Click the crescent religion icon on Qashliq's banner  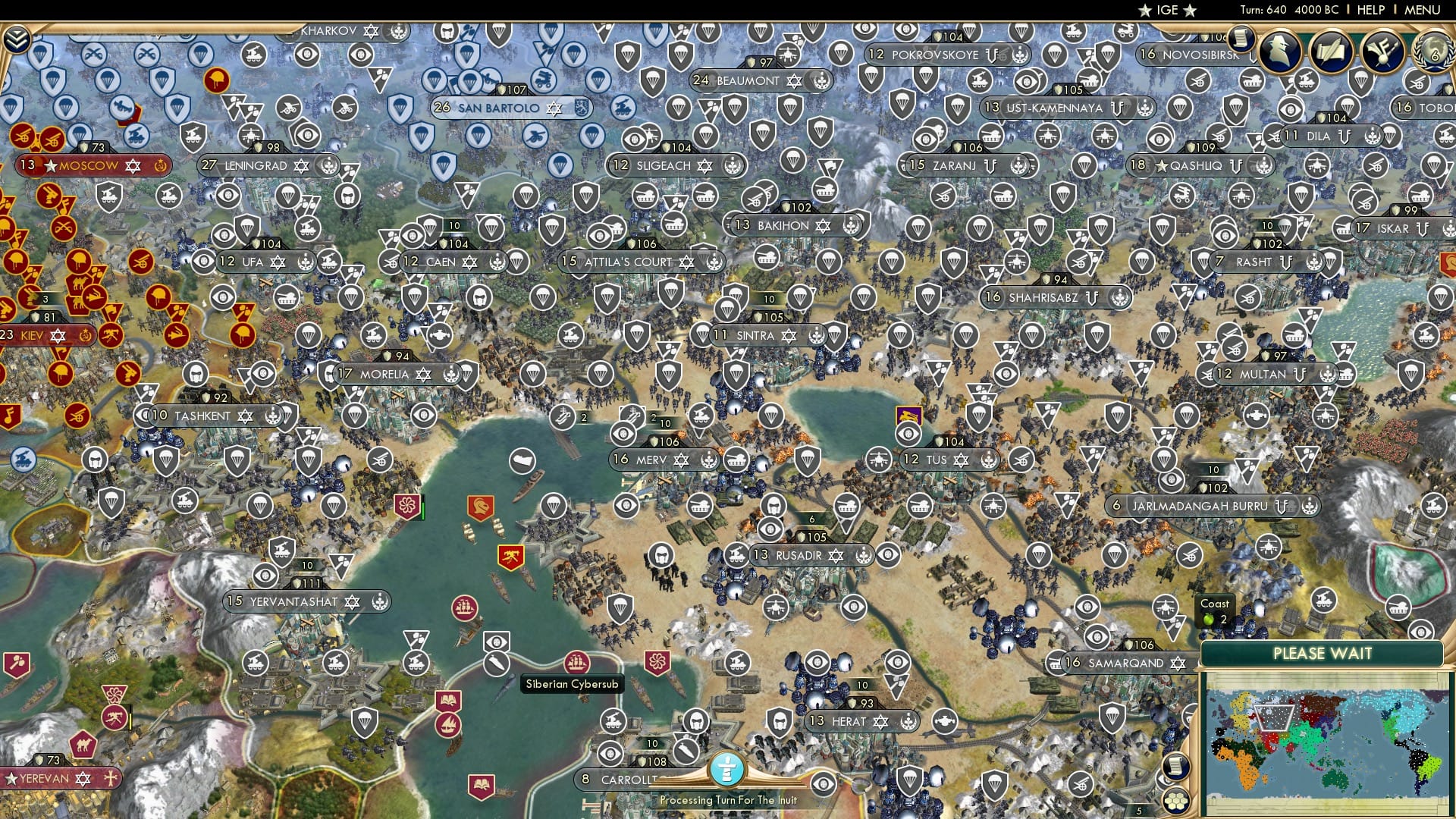[x=1236, y=167]
